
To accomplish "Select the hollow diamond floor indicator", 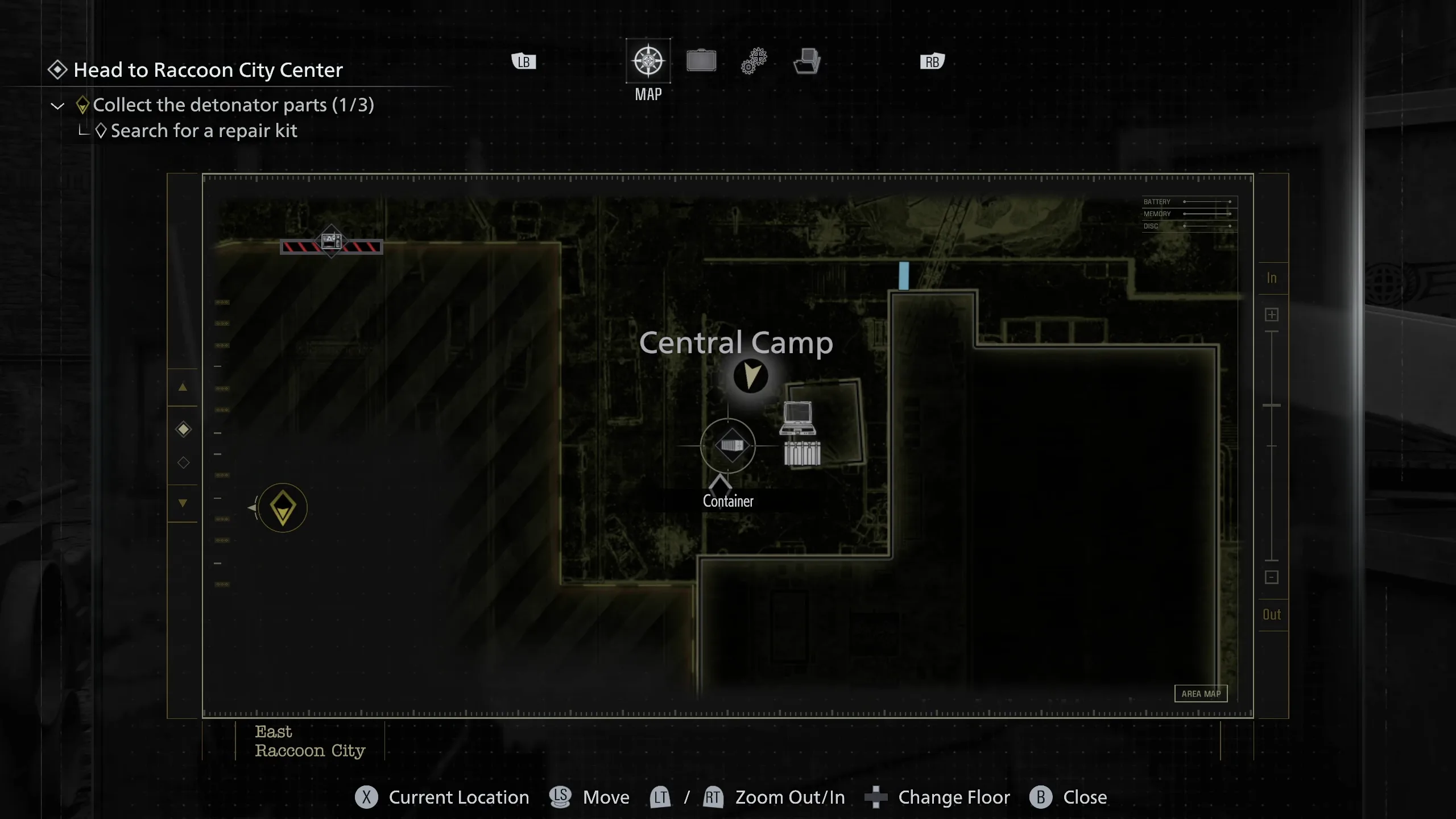I will pyautogui.click(x=183, y=462).
